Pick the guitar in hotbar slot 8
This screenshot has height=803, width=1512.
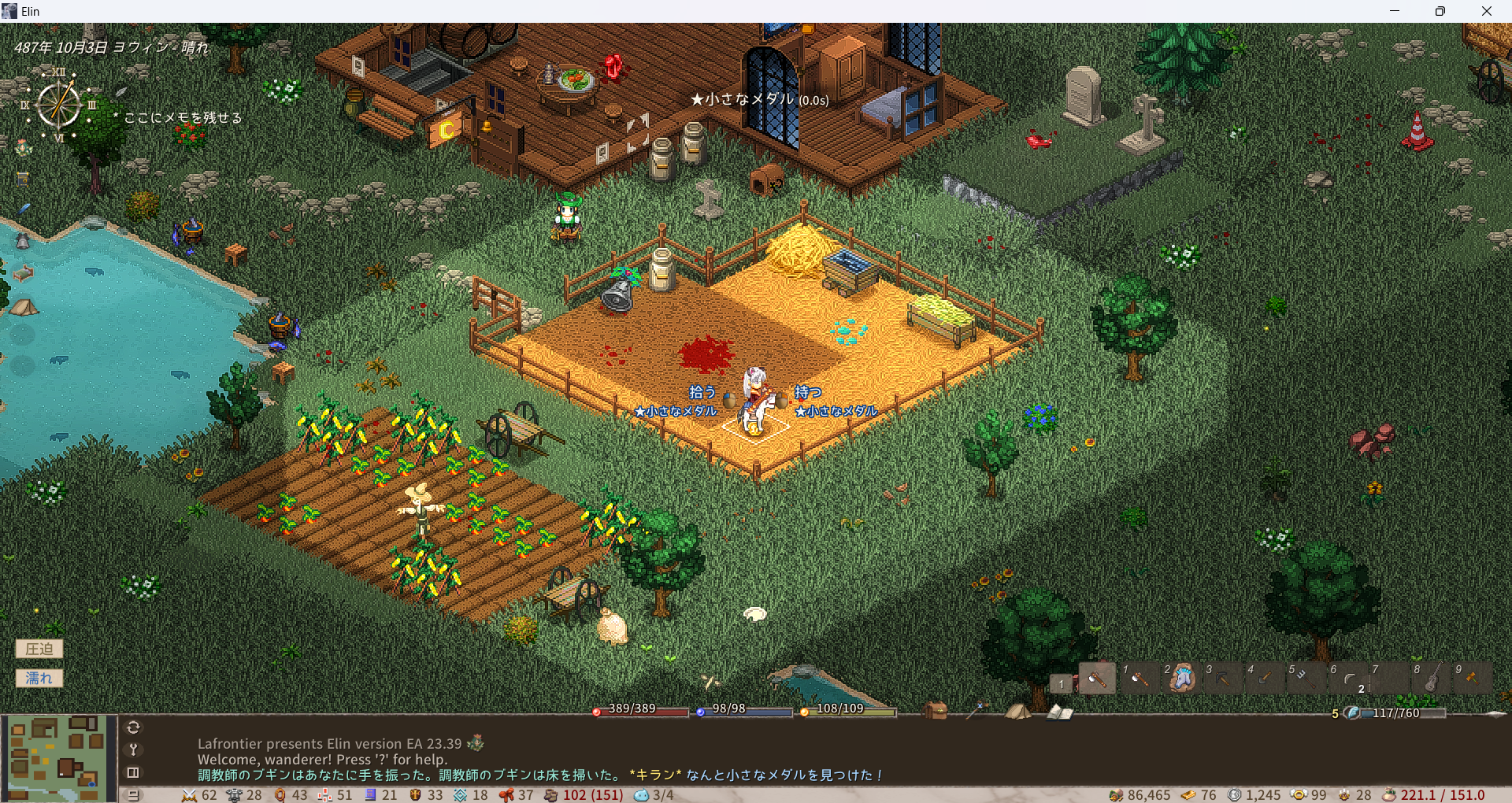(x=1432, y=677)
